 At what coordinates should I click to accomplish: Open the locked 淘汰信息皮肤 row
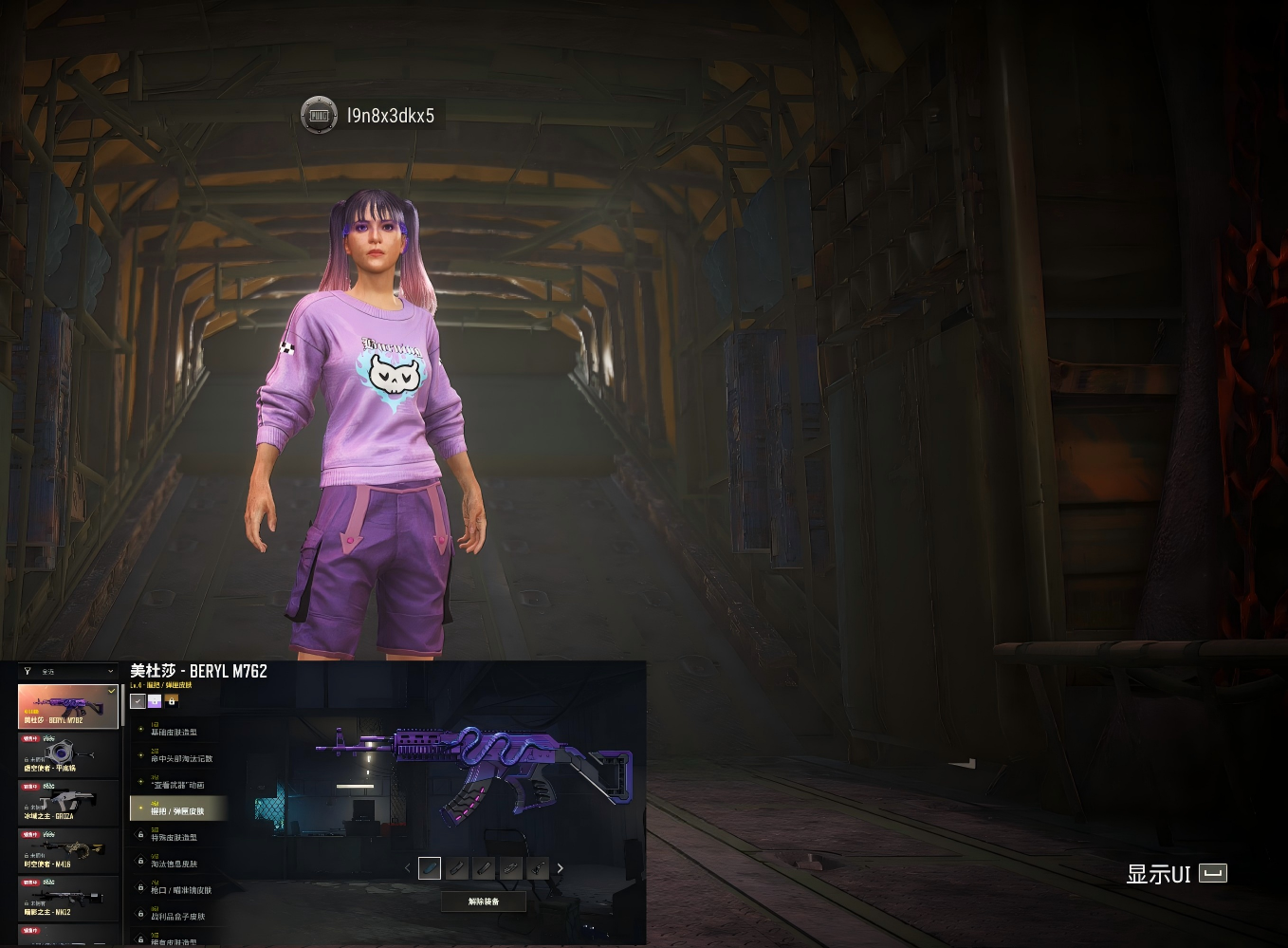tap(178, 863)
